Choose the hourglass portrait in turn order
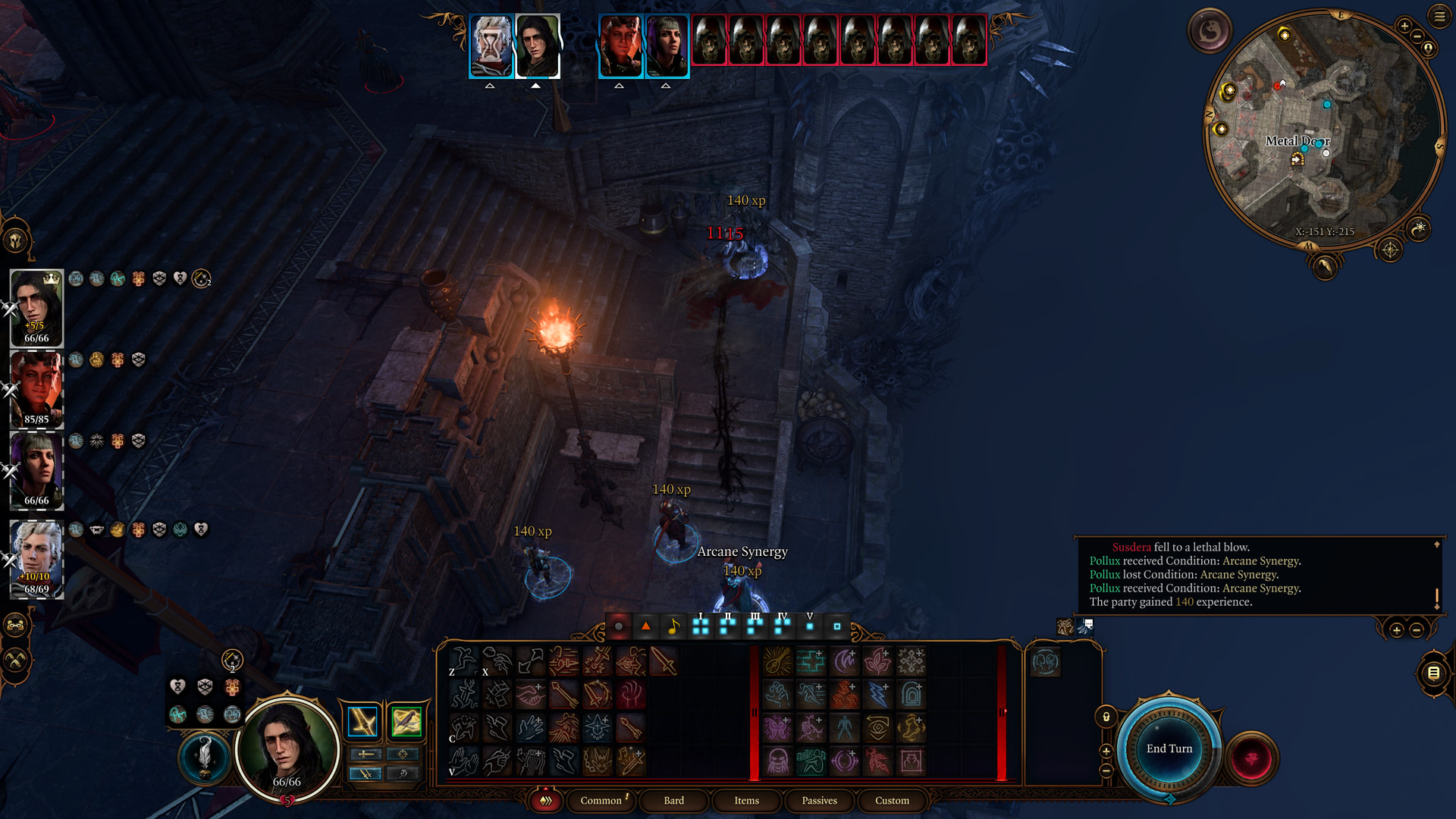This screenshot has width=1456, height=819. pyautogui.click(x=491, y=45)
